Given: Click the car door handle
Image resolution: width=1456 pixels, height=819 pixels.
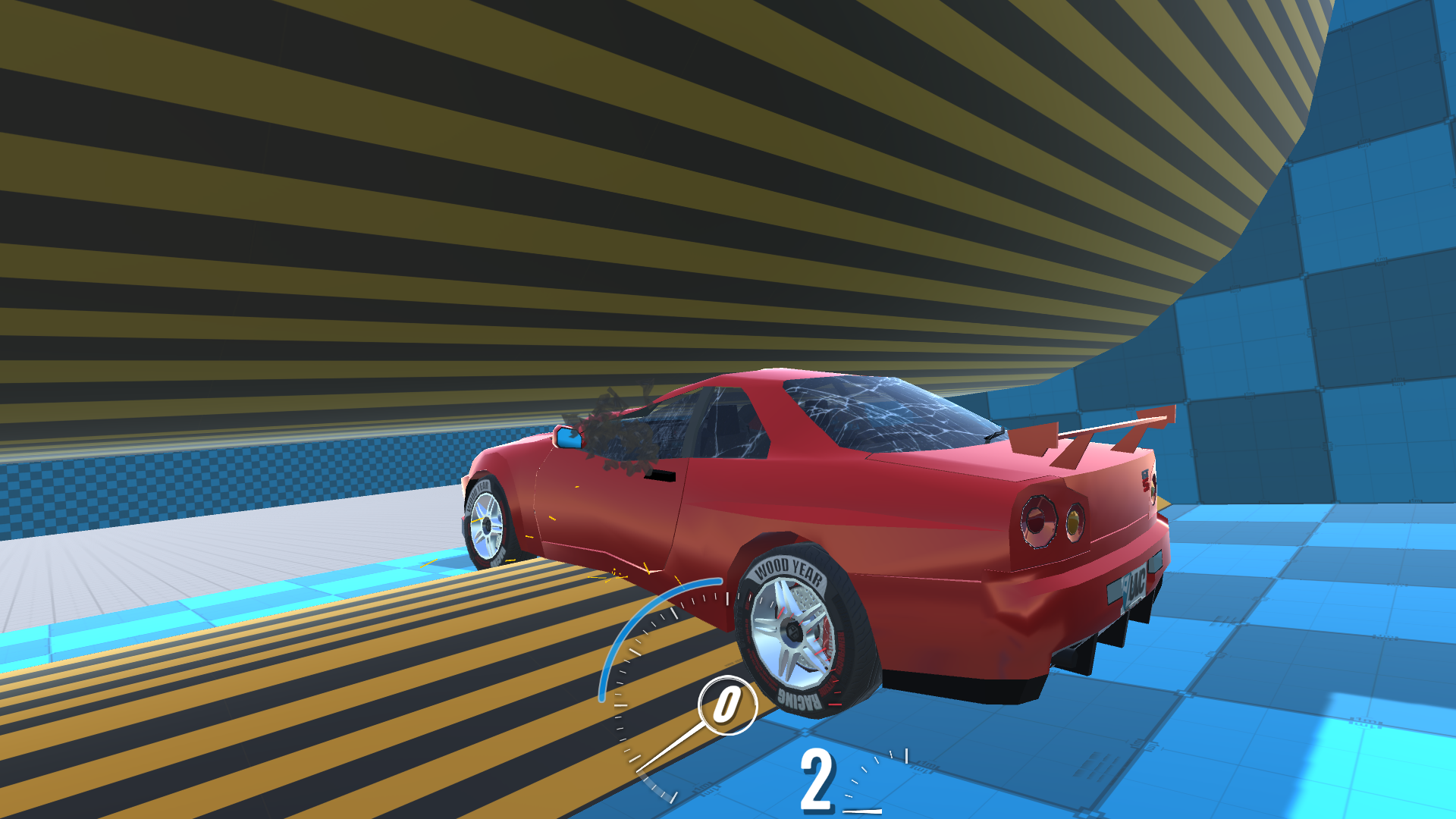Looking at the screenshot, I should (661, 474).
